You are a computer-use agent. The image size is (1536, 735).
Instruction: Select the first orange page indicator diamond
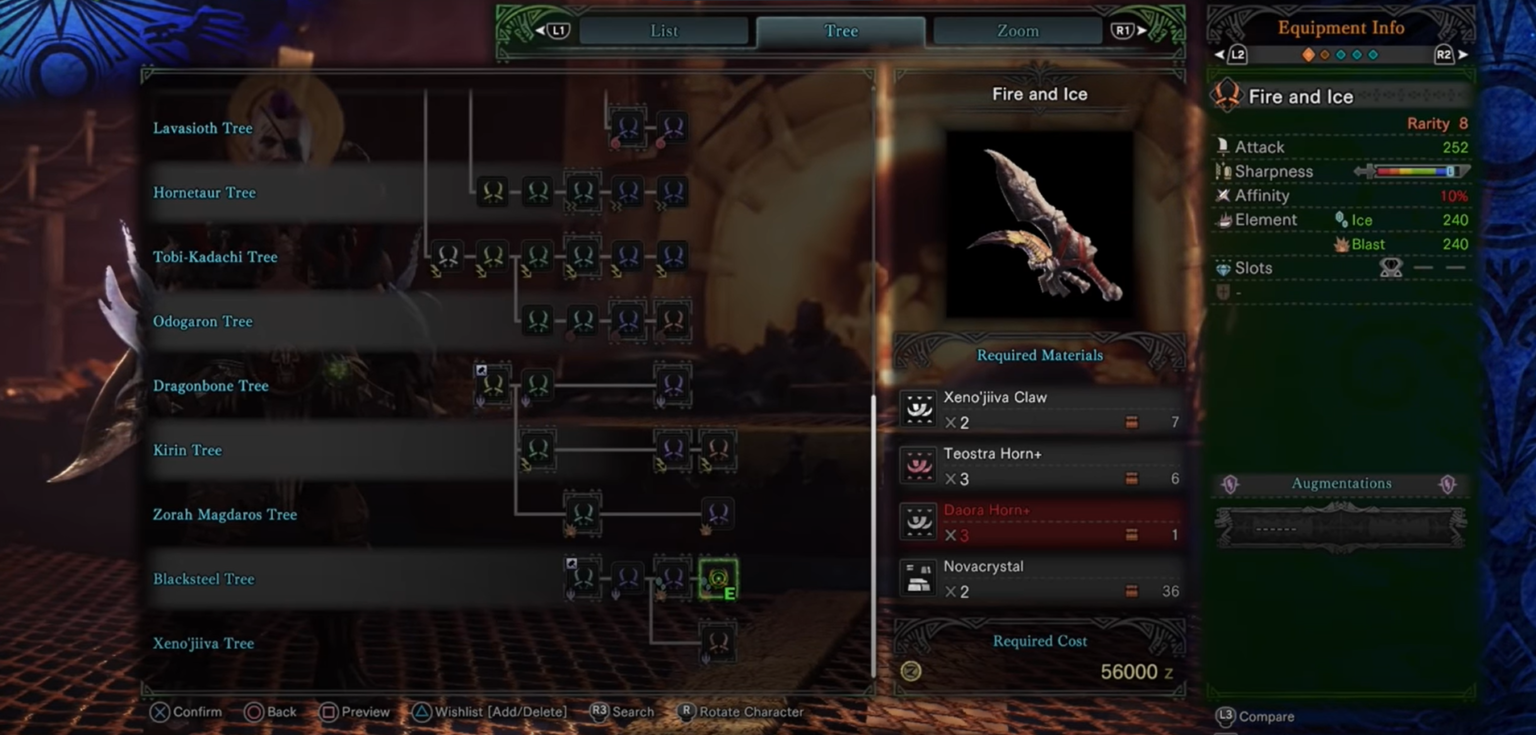click(x=1309, y=57)
